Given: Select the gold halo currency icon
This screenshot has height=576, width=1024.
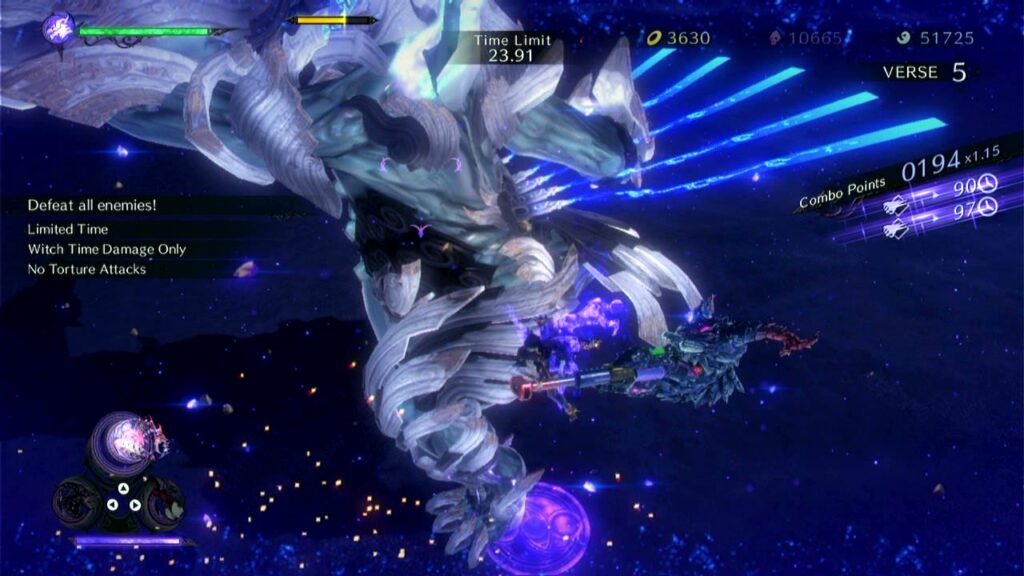Looking at the screenshot, I should pos(654,39).
